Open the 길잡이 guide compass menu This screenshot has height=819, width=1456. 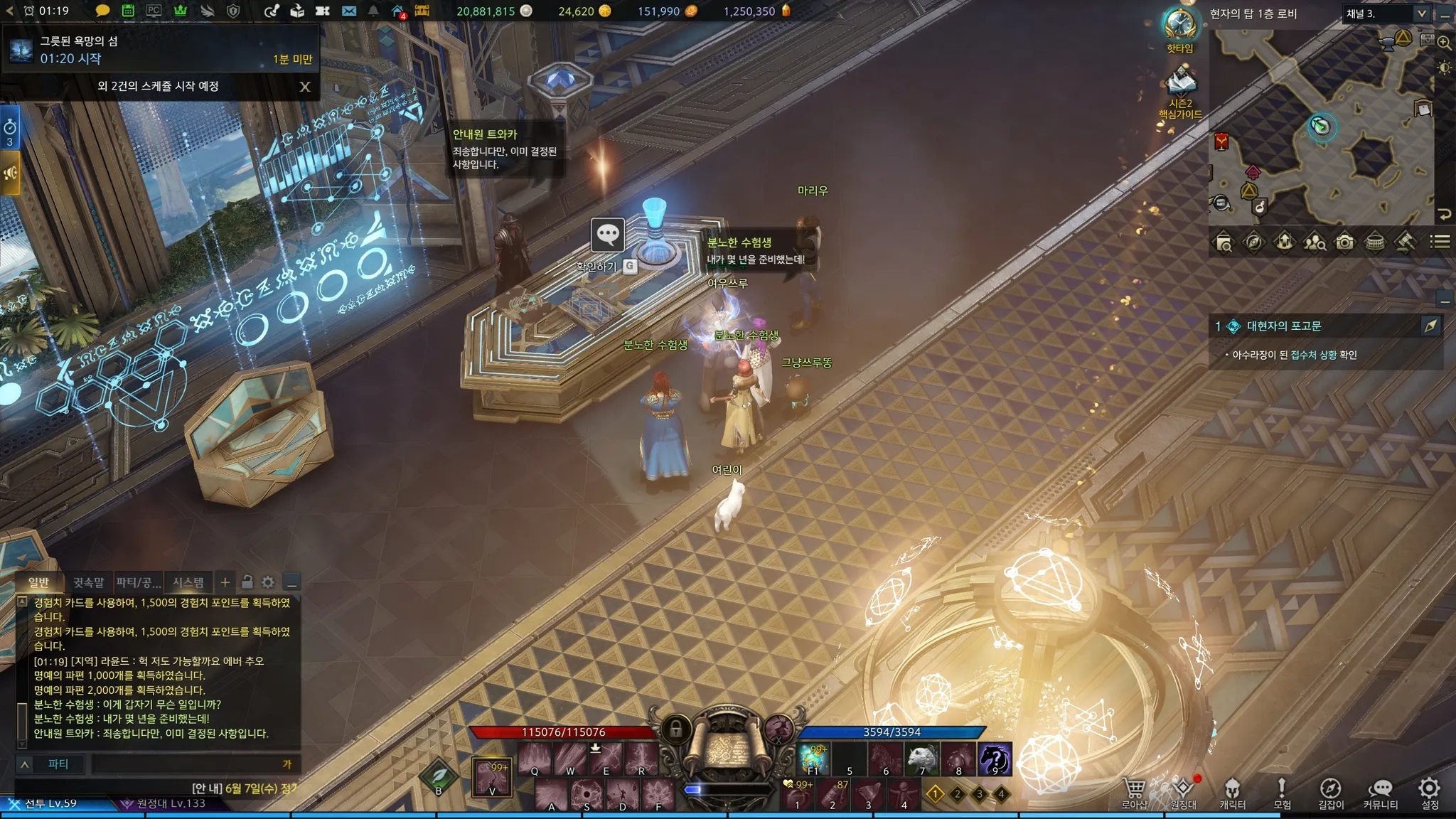[1330, 791]
